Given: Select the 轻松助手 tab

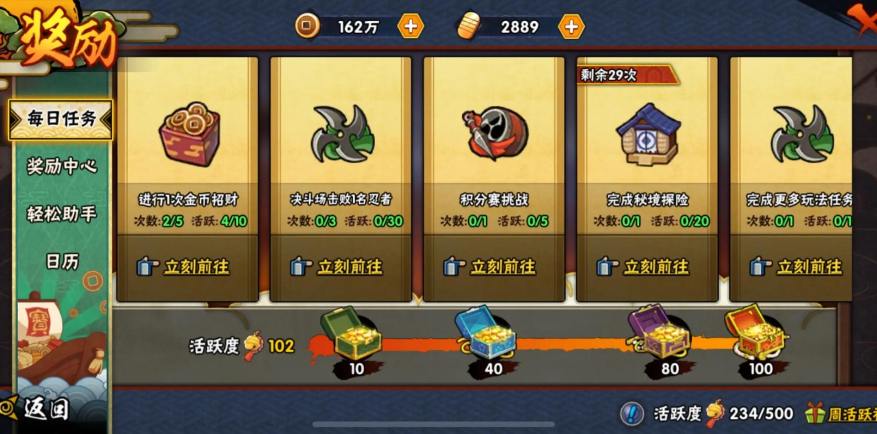Looking at the screenshot, I should pos(62,214).
